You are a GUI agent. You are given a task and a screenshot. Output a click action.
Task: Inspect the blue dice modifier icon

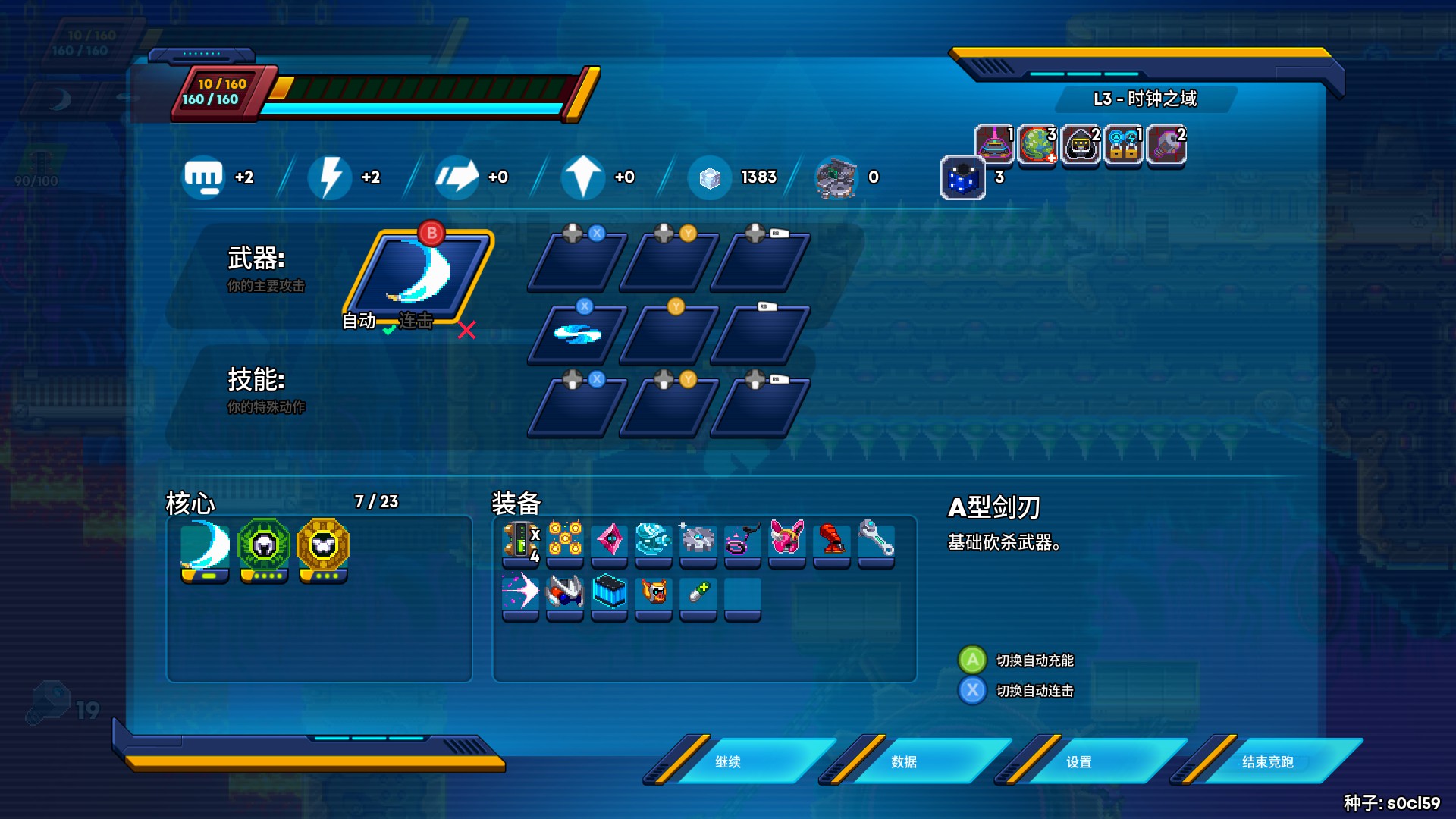click(962, 178)
